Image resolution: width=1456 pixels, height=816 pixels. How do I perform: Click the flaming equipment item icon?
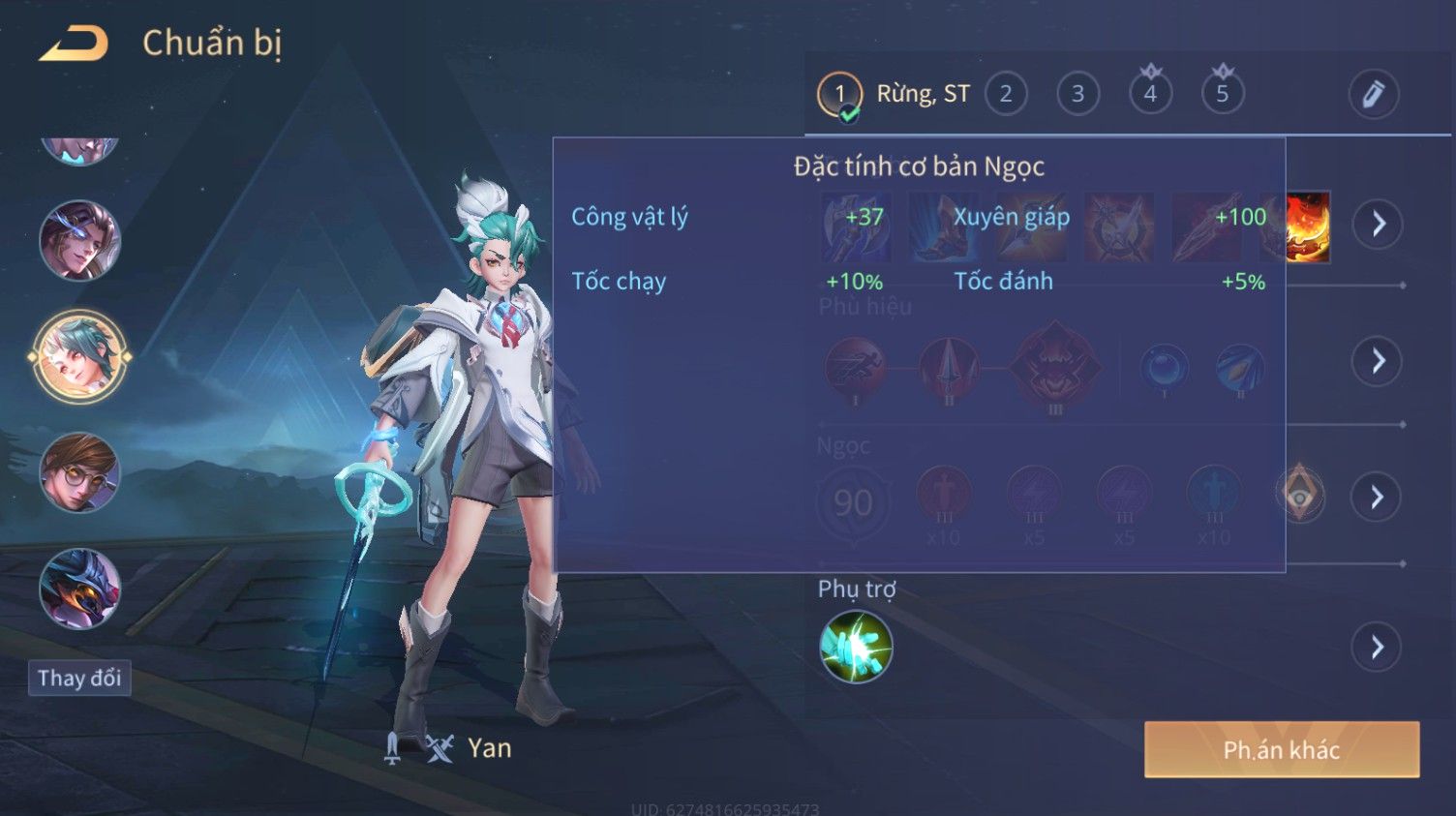(1308, 227)
